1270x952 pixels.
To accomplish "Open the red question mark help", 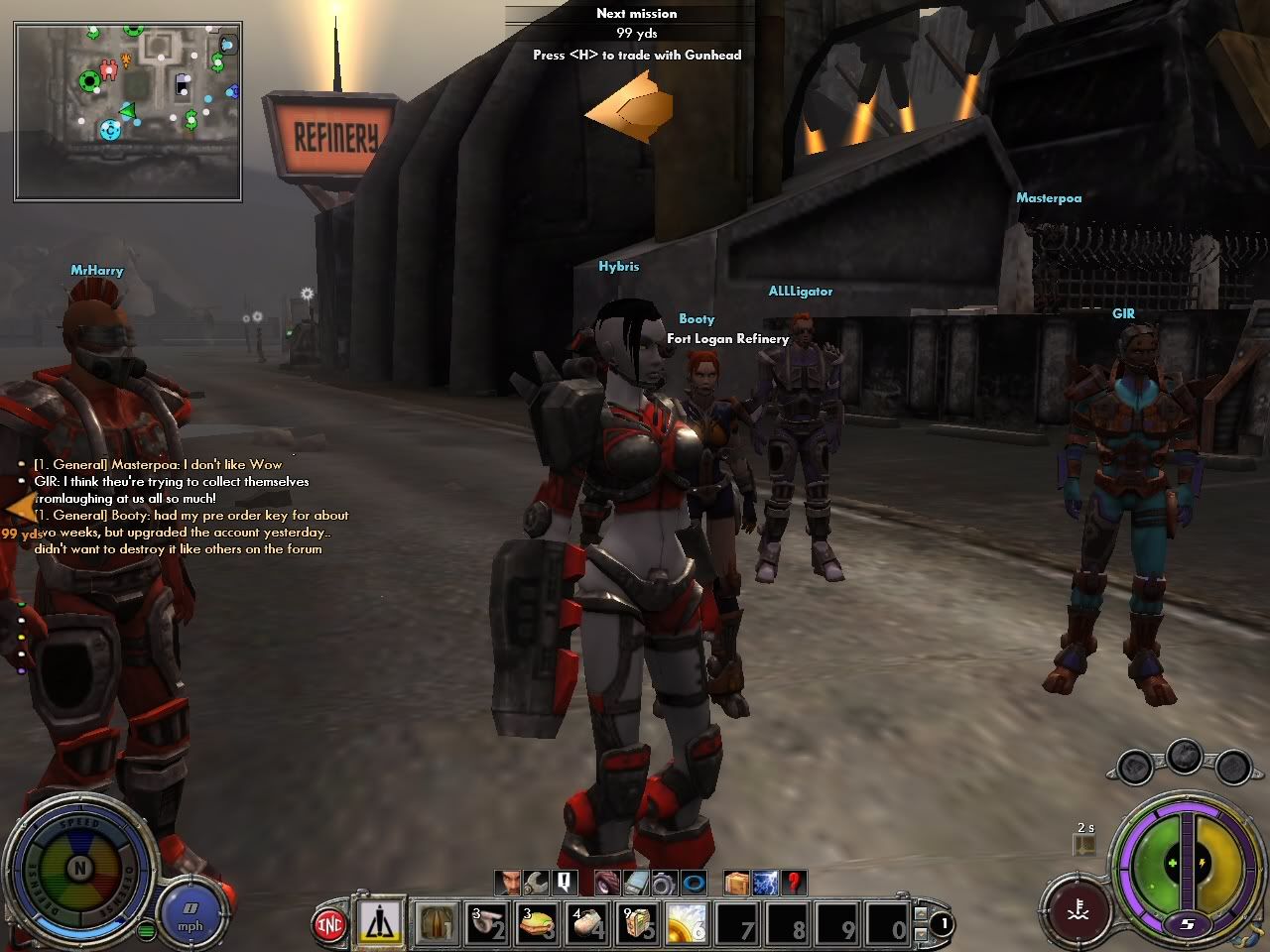I will (793, 882).
